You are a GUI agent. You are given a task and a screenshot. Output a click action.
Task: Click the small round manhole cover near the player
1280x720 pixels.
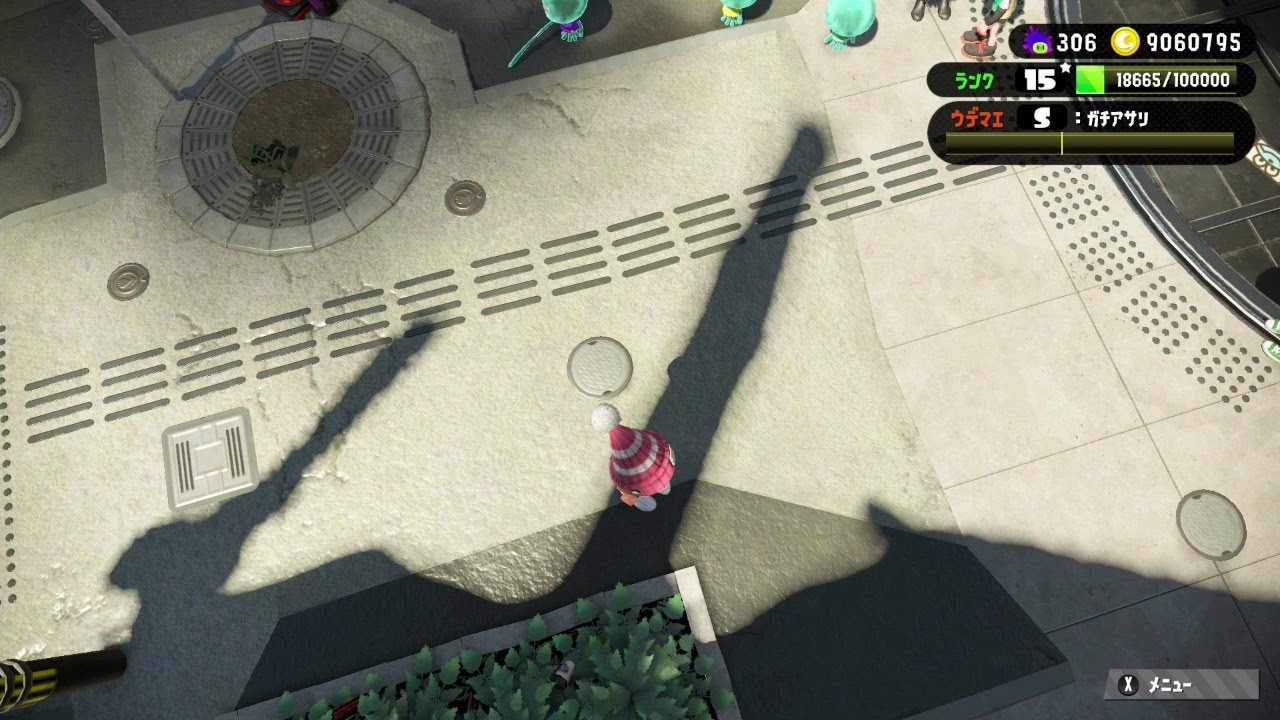coord(601,369)
